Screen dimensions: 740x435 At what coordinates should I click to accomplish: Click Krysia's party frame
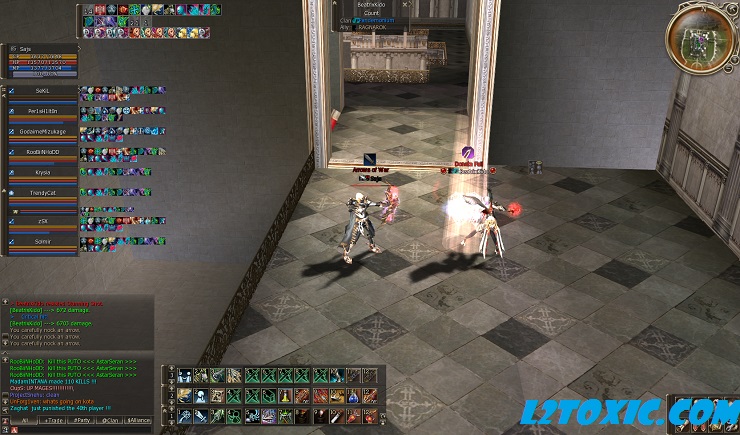[x=43, y=172]
